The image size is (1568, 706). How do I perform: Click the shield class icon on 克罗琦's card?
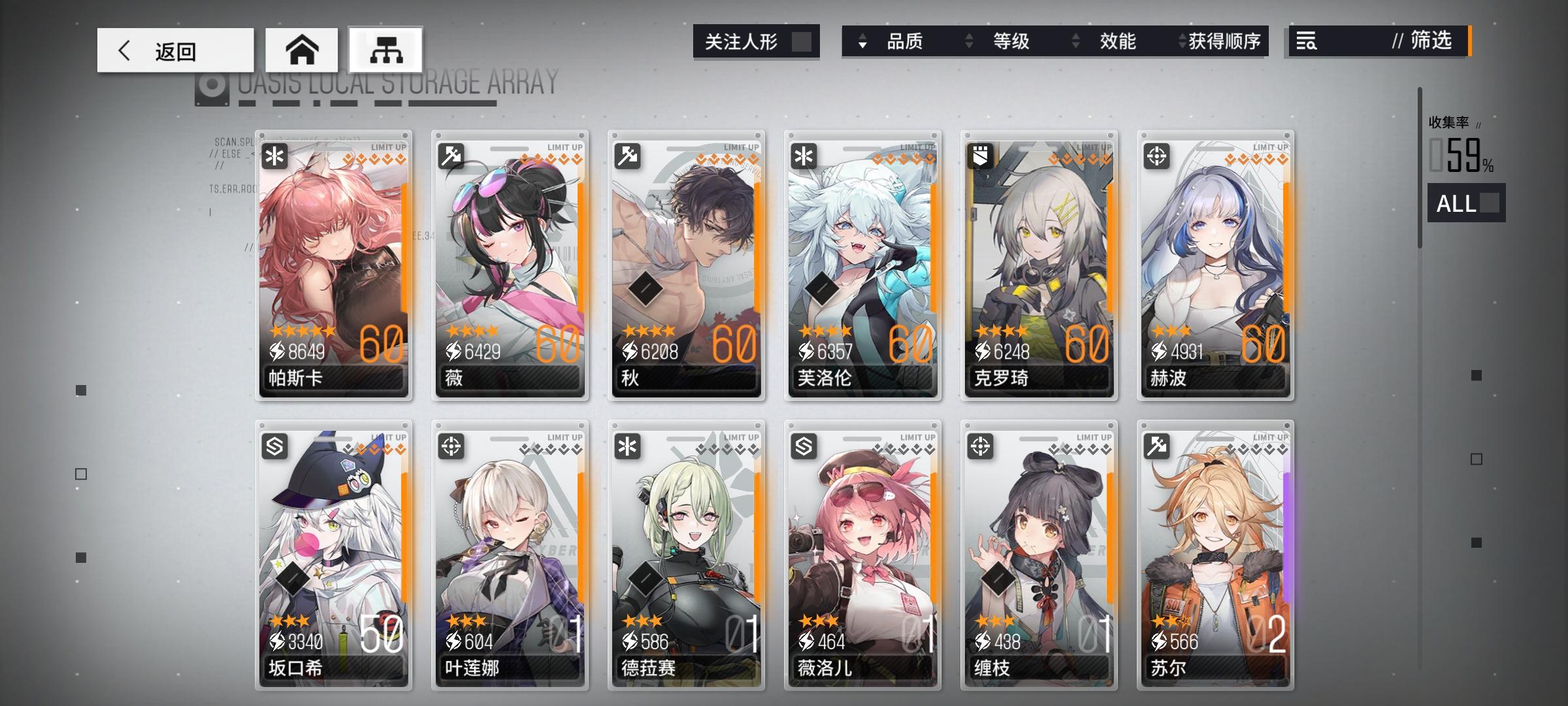coord(981,155)
